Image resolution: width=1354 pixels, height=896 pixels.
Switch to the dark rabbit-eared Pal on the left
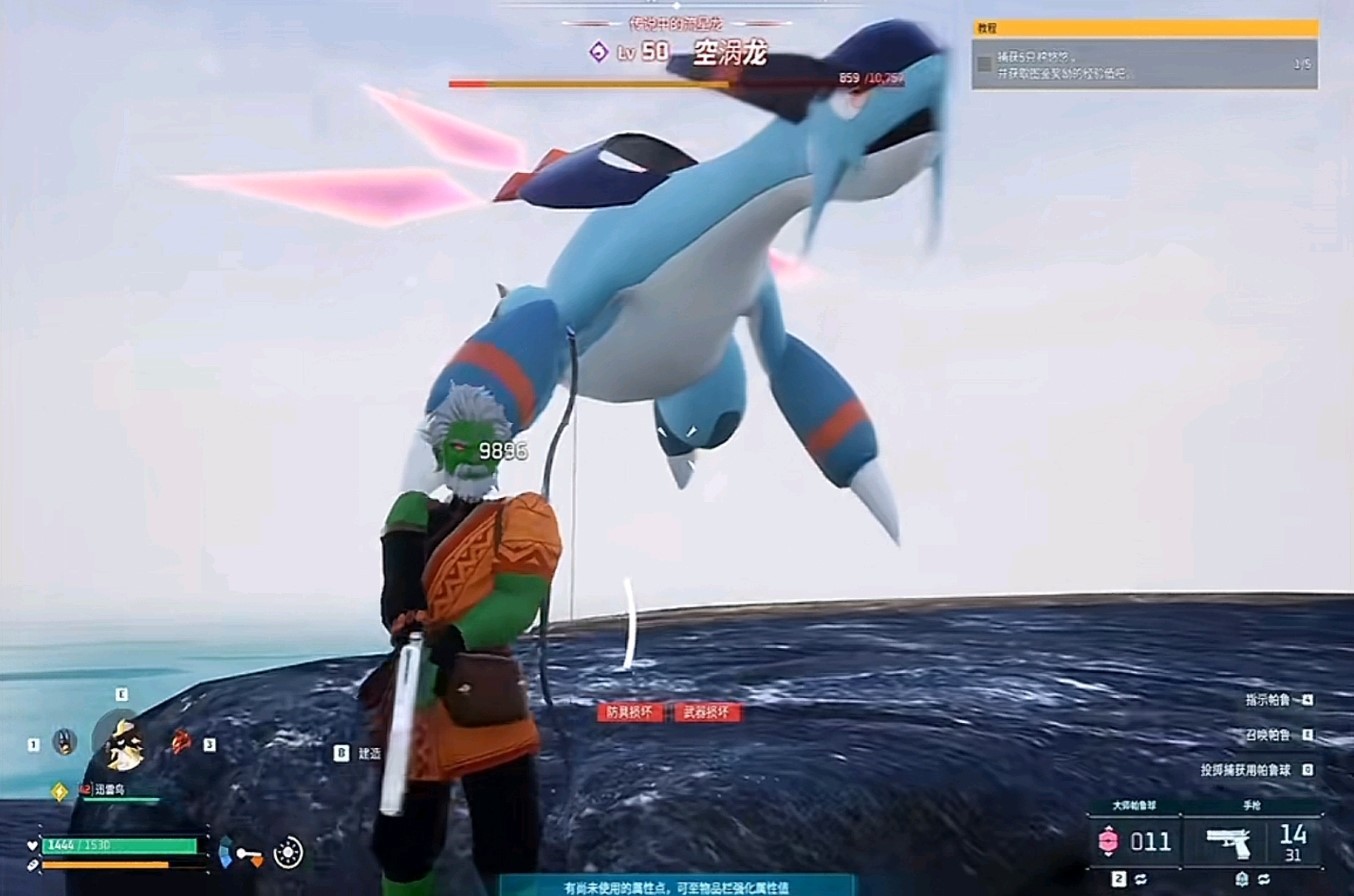pos(65,742)
